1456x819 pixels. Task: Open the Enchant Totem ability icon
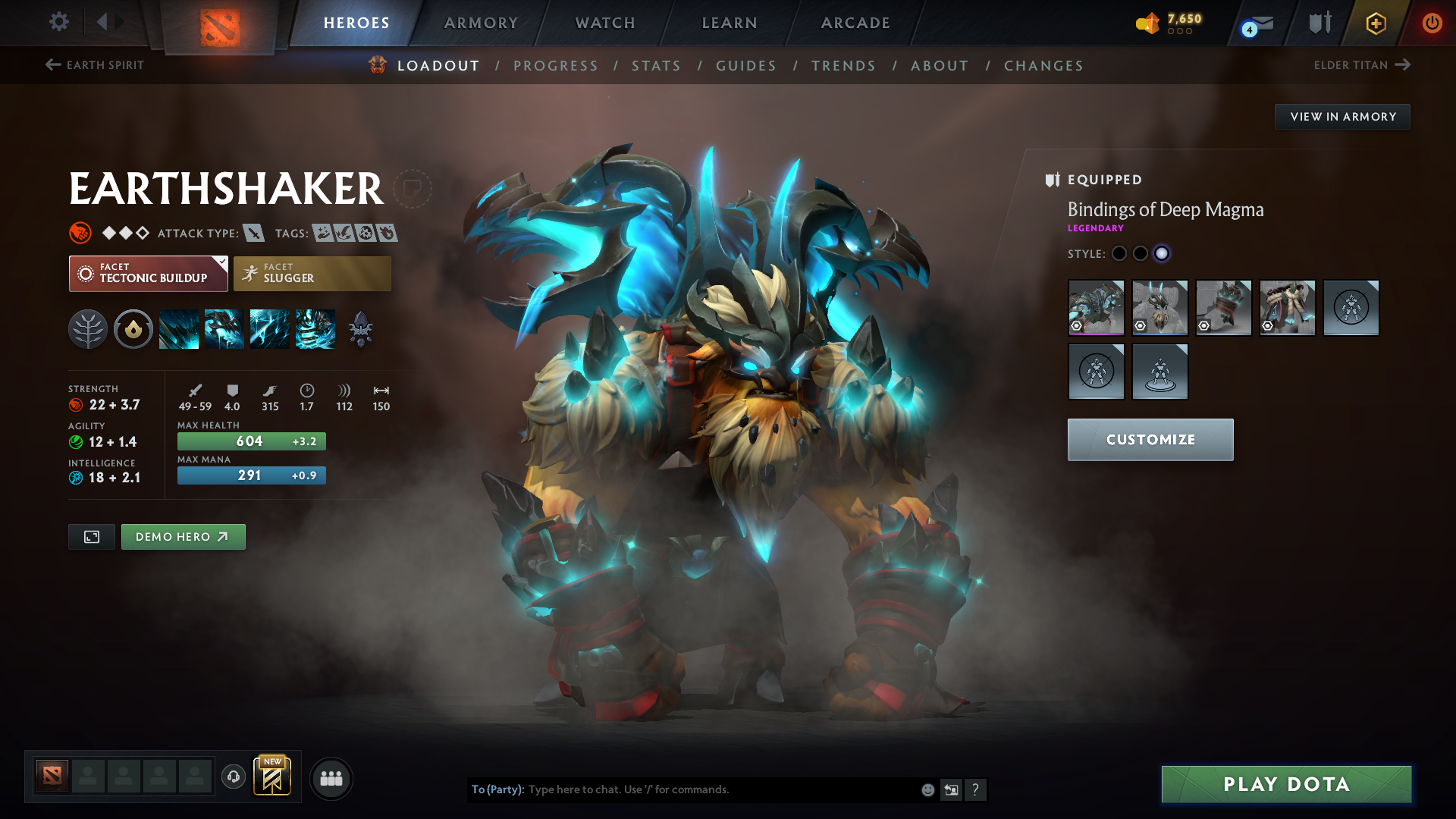click(224, 328)
